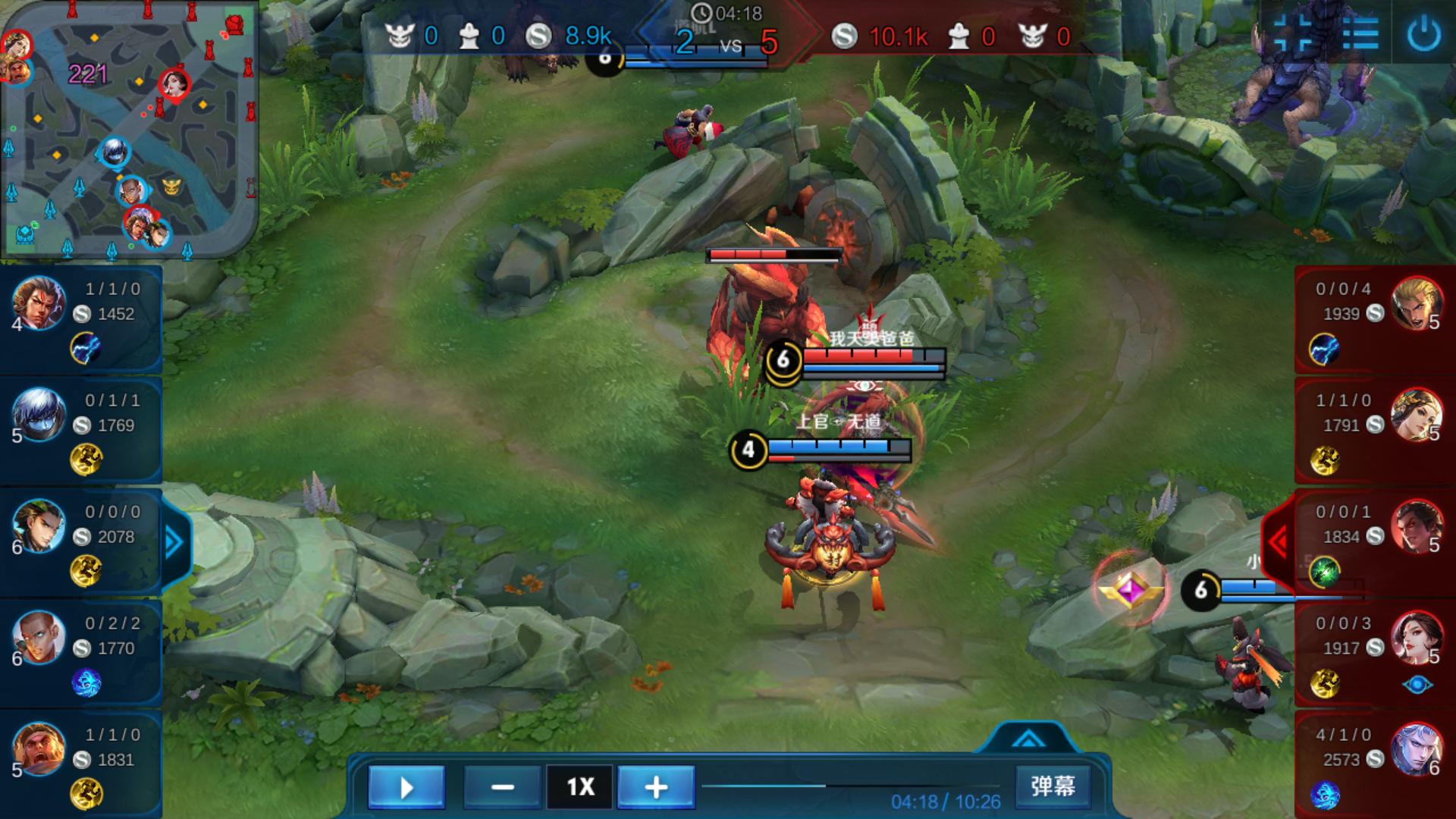Open the scoreboard list icon
The image size is (1456, 819).
(x=1360, y=34)
